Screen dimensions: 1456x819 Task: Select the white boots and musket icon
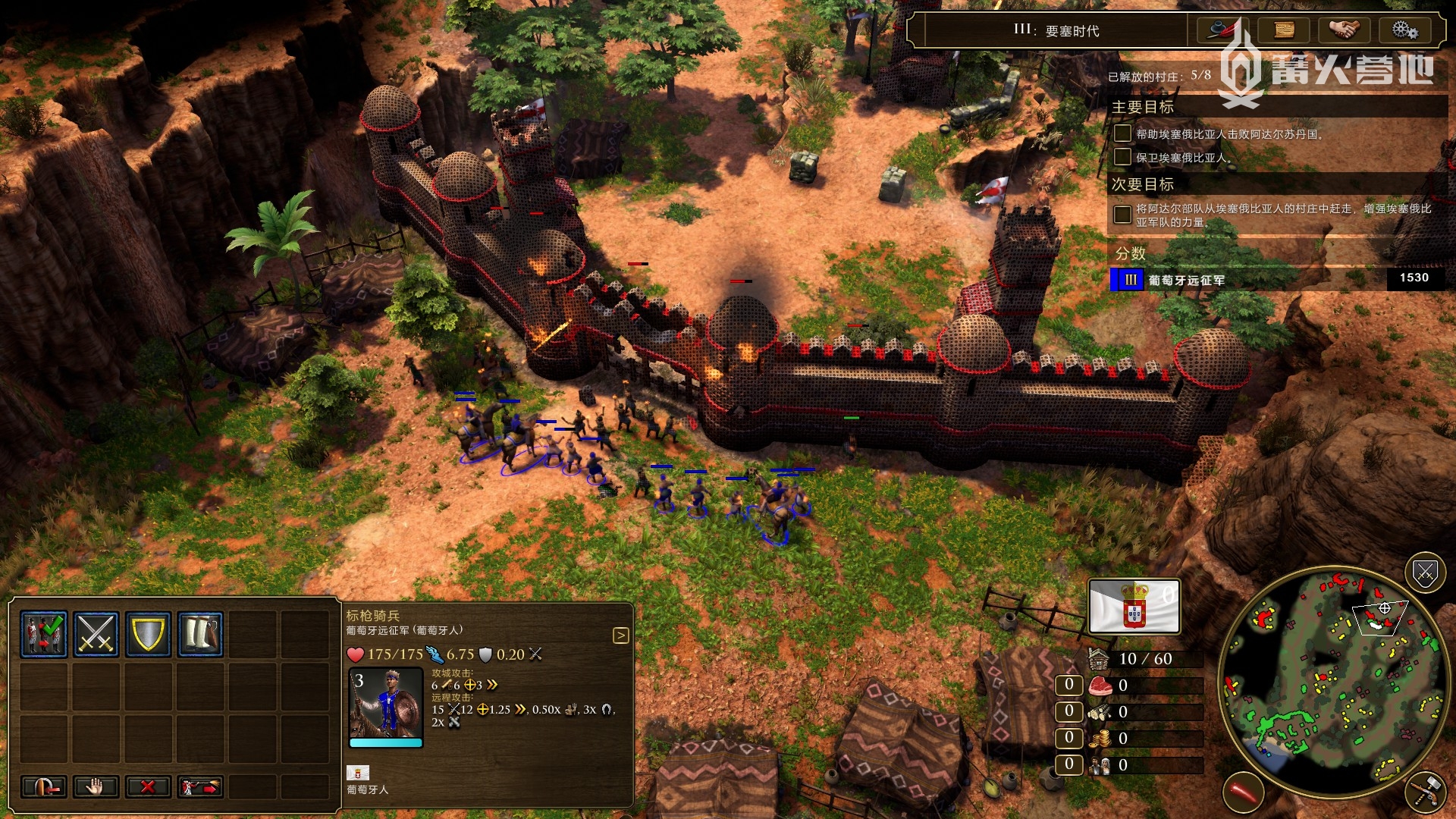(x=201, y=633)
